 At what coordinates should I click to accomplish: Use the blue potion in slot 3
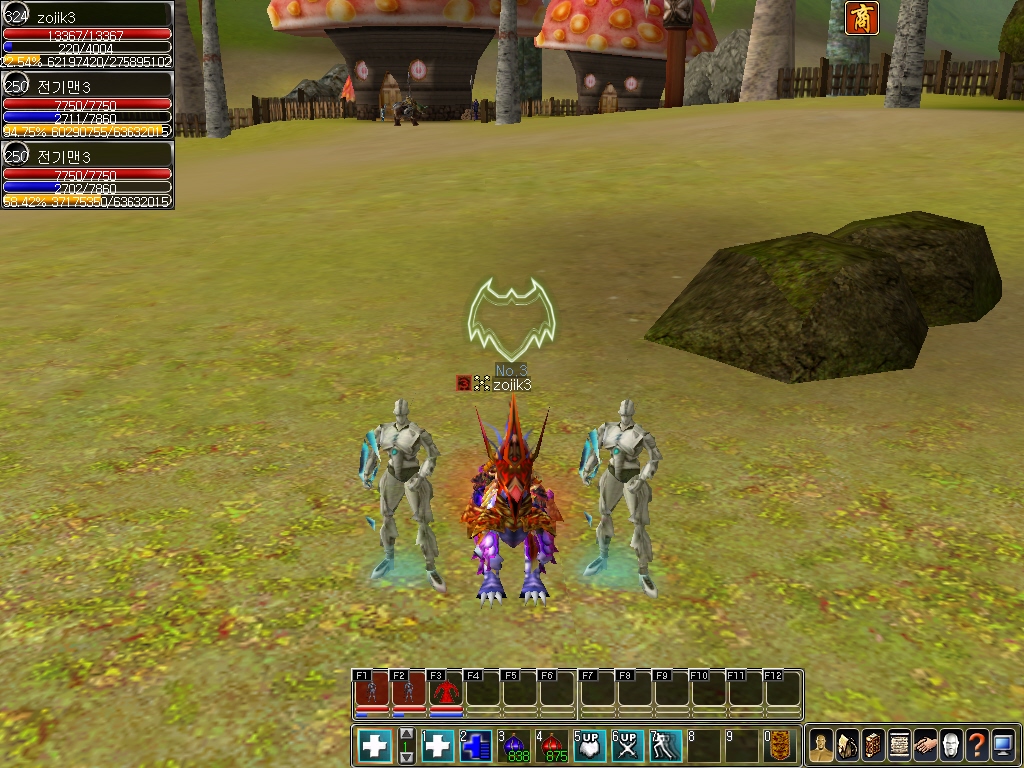[515, 746]
